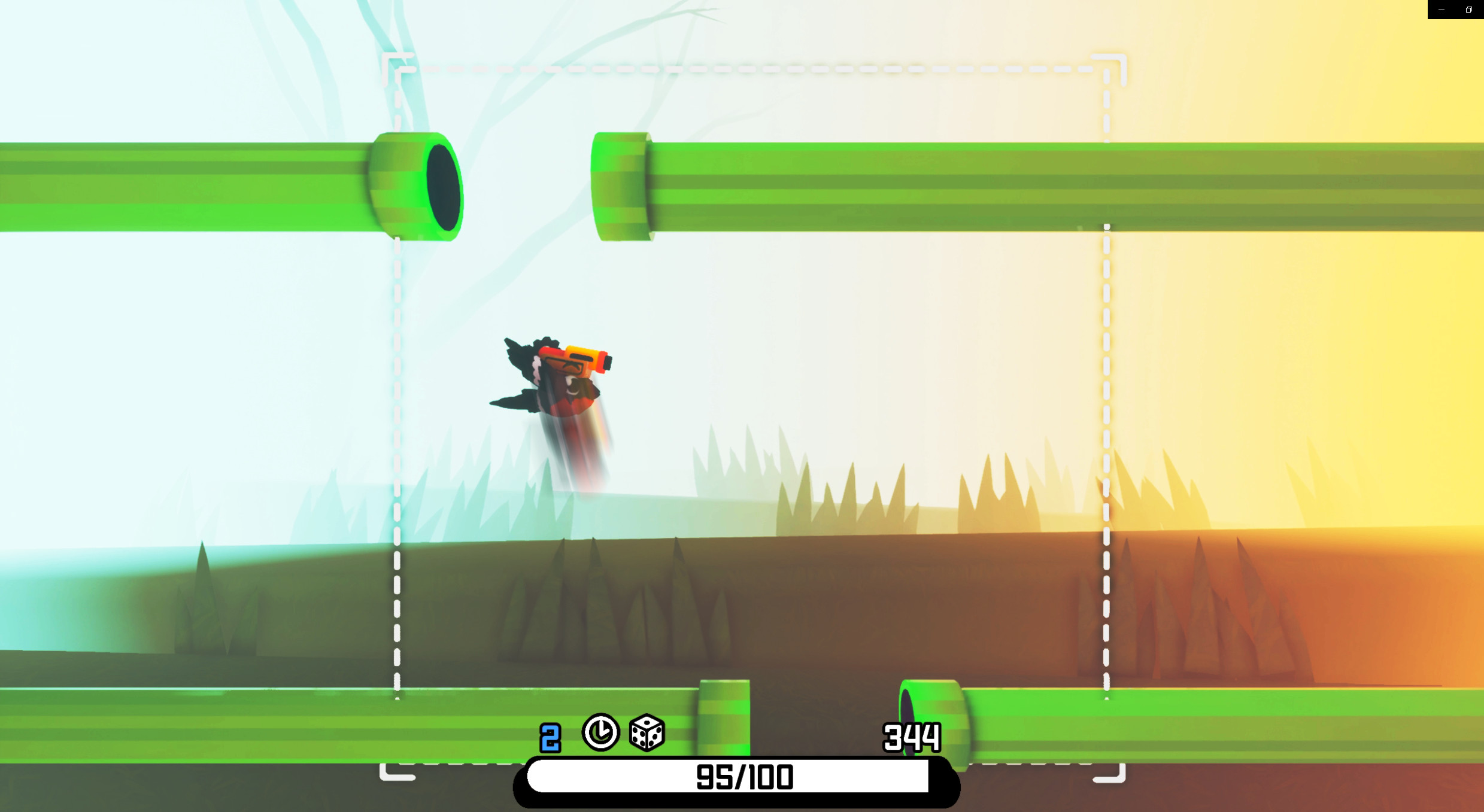
Task: Enable the dashed capture frame overlay
Action: [748, 67]
